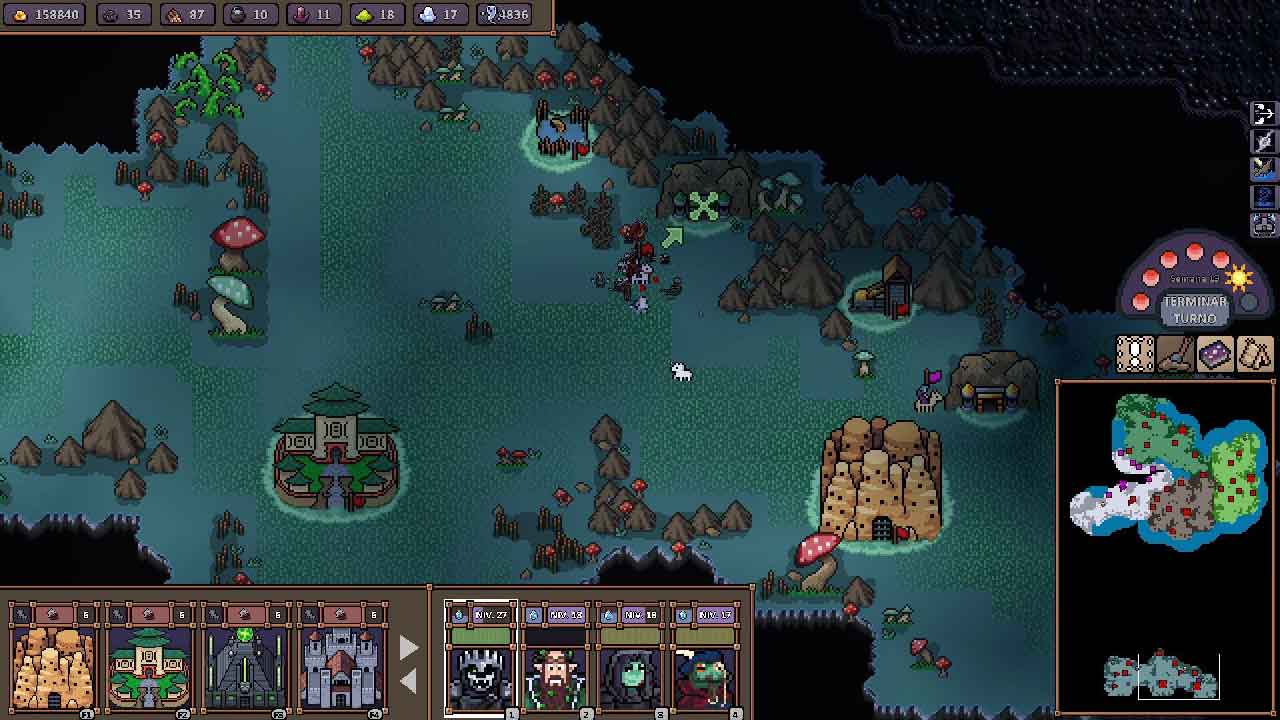
Task: Select the sandstone hive town portrait
Action: tap(53, 666)
